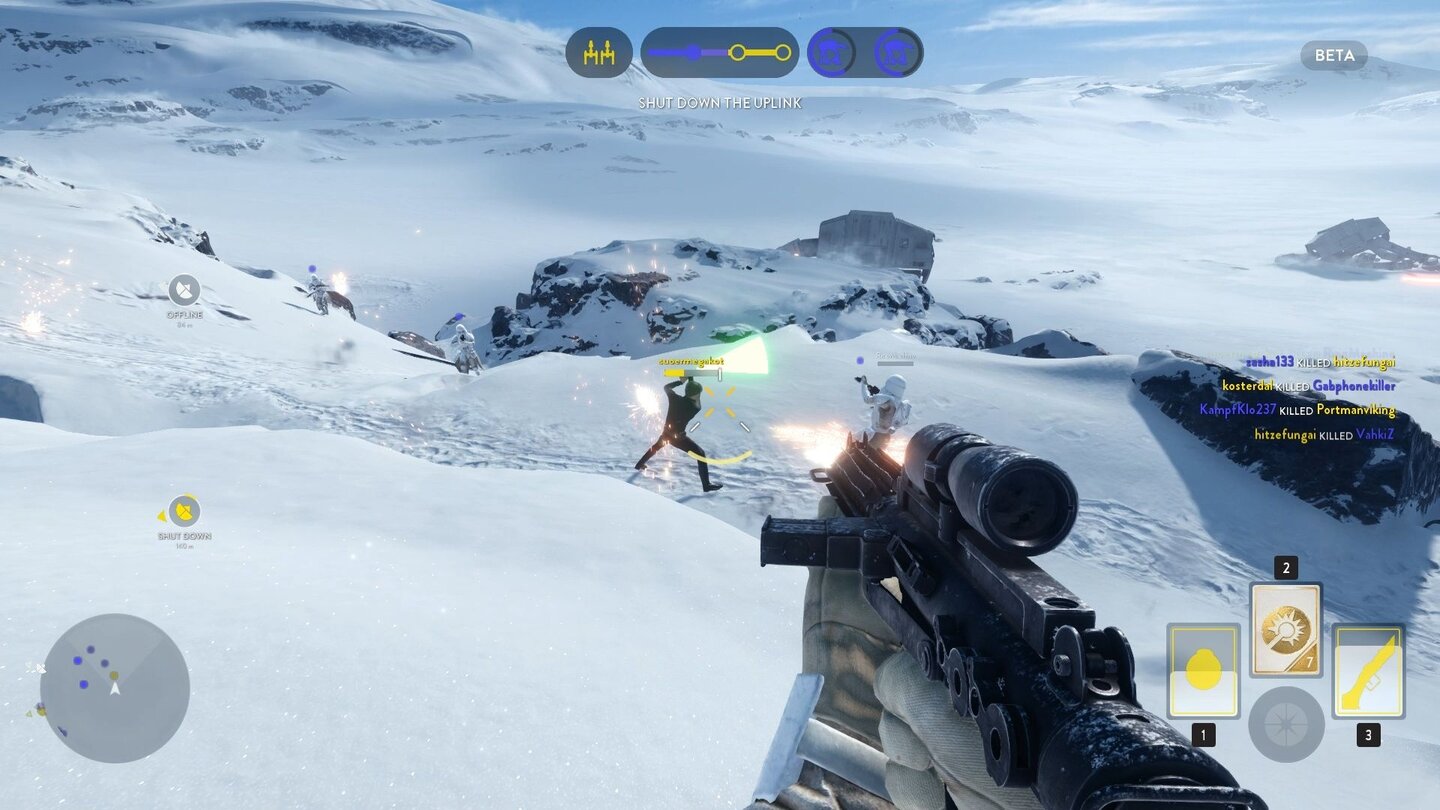The width and height of the screenshot is (1440, 810).
Task: Activate the charge card showing 7 uses
Action: (x=1285, y=630)
